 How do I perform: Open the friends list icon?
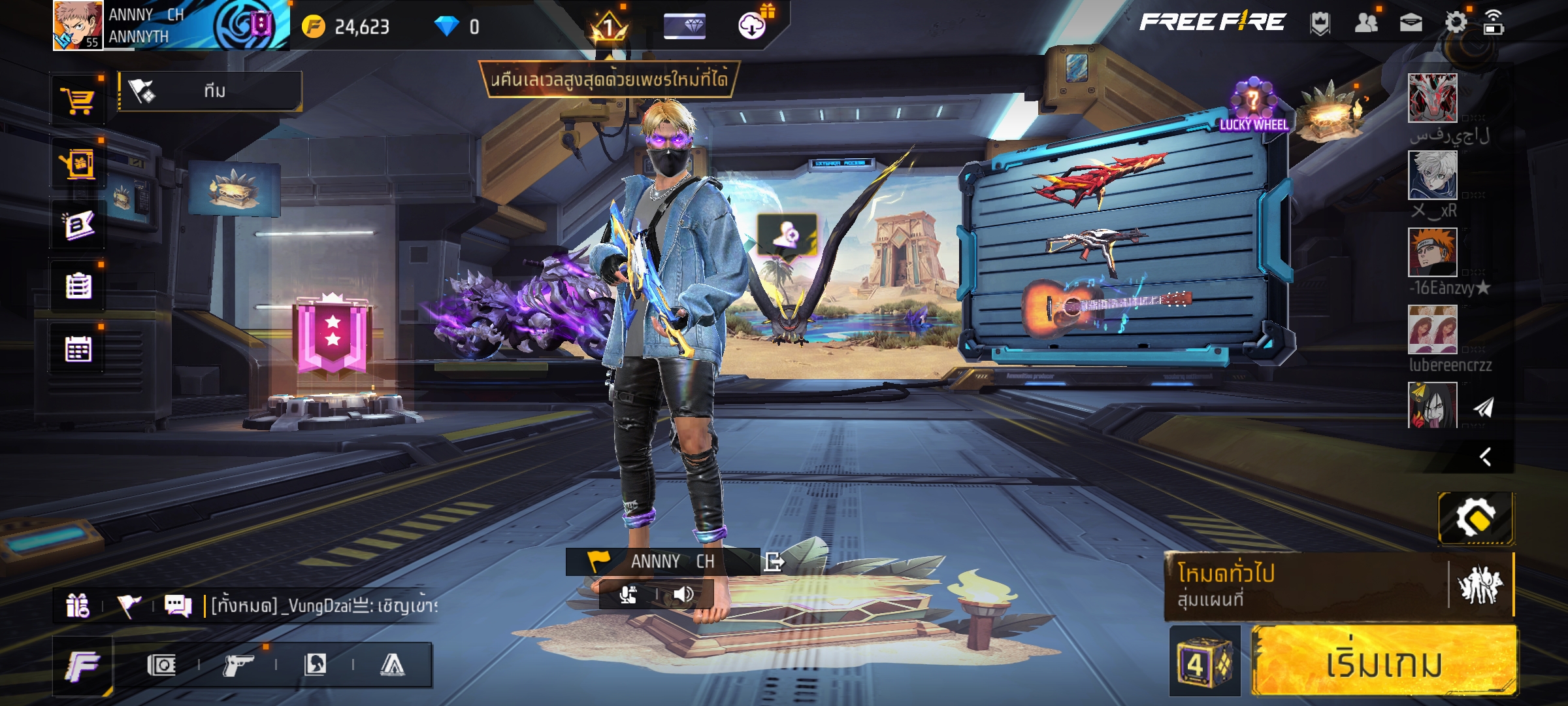(x=1365, y=23)
